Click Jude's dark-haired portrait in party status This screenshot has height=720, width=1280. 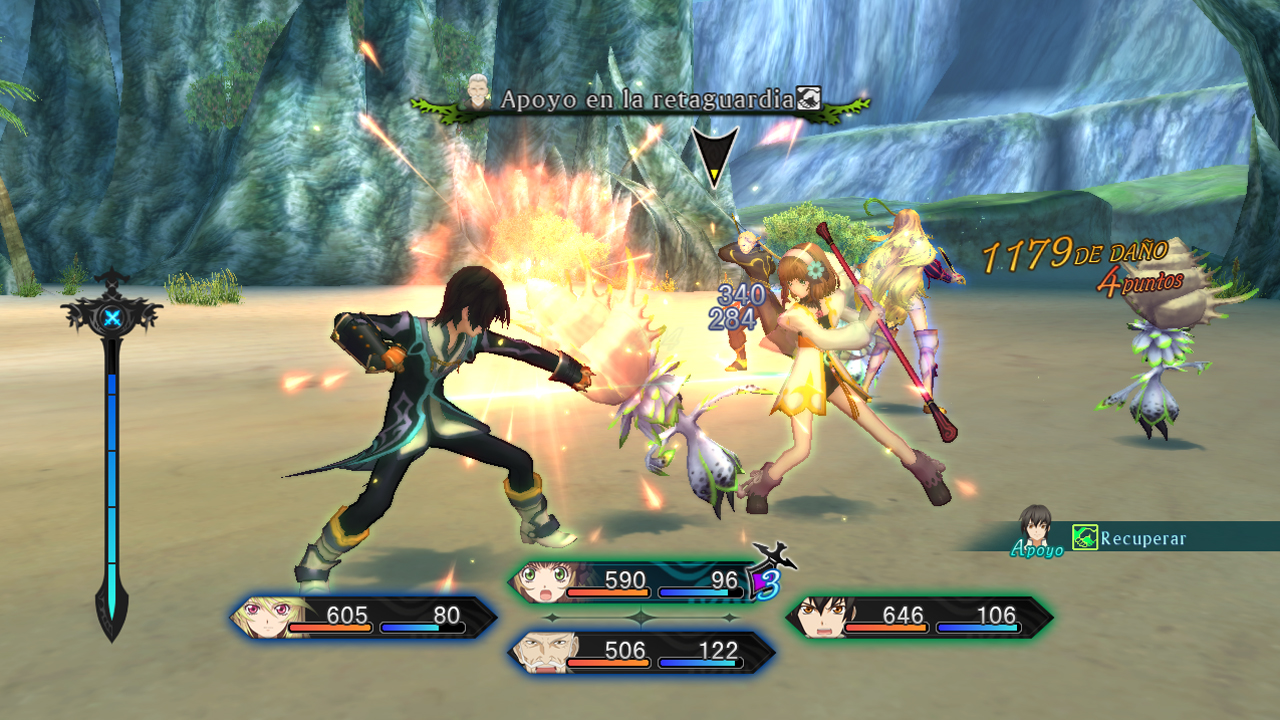(817, 618)
